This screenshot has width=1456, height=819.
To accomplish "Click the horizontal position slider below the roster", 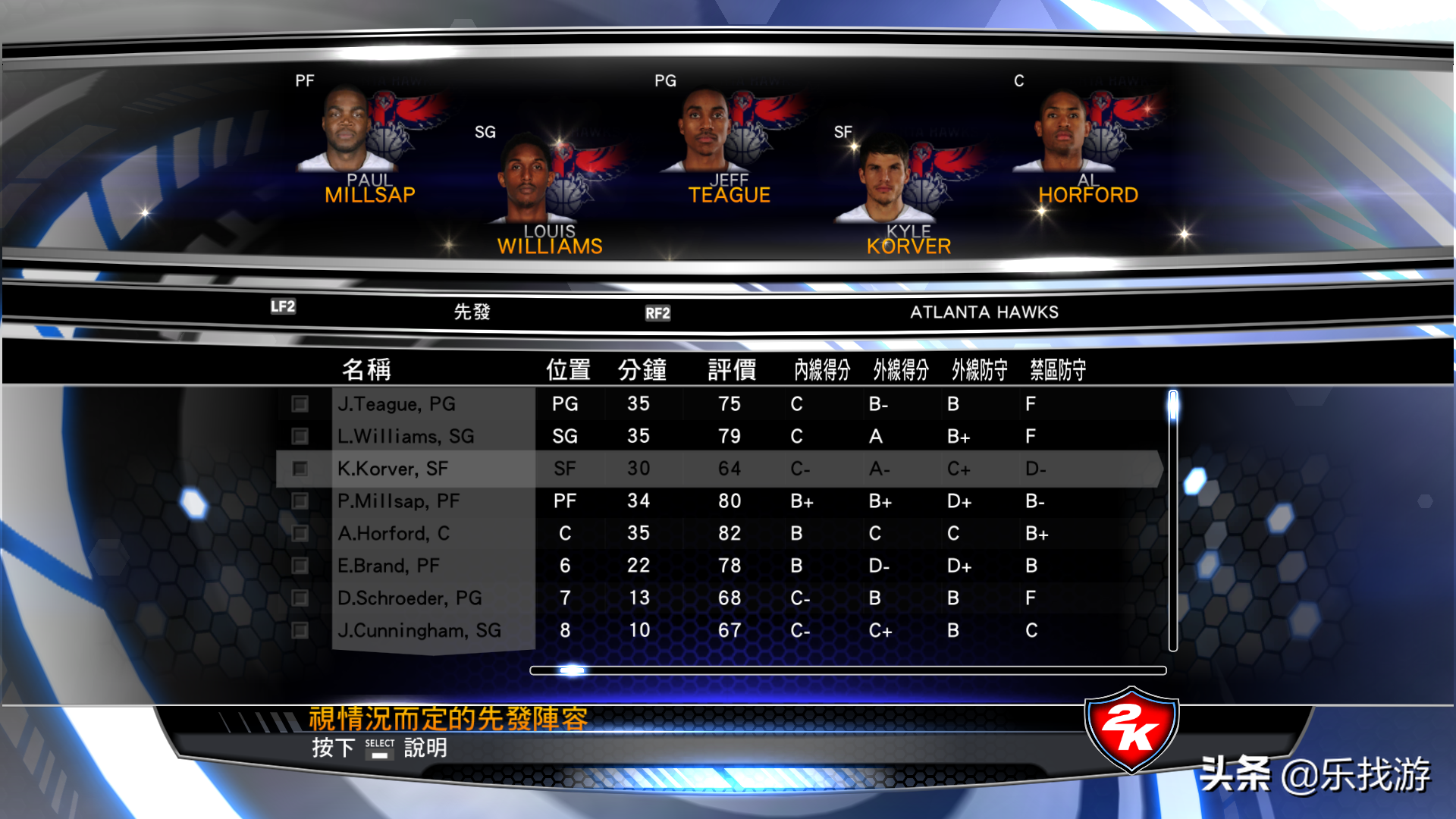I will click(573, 670).
